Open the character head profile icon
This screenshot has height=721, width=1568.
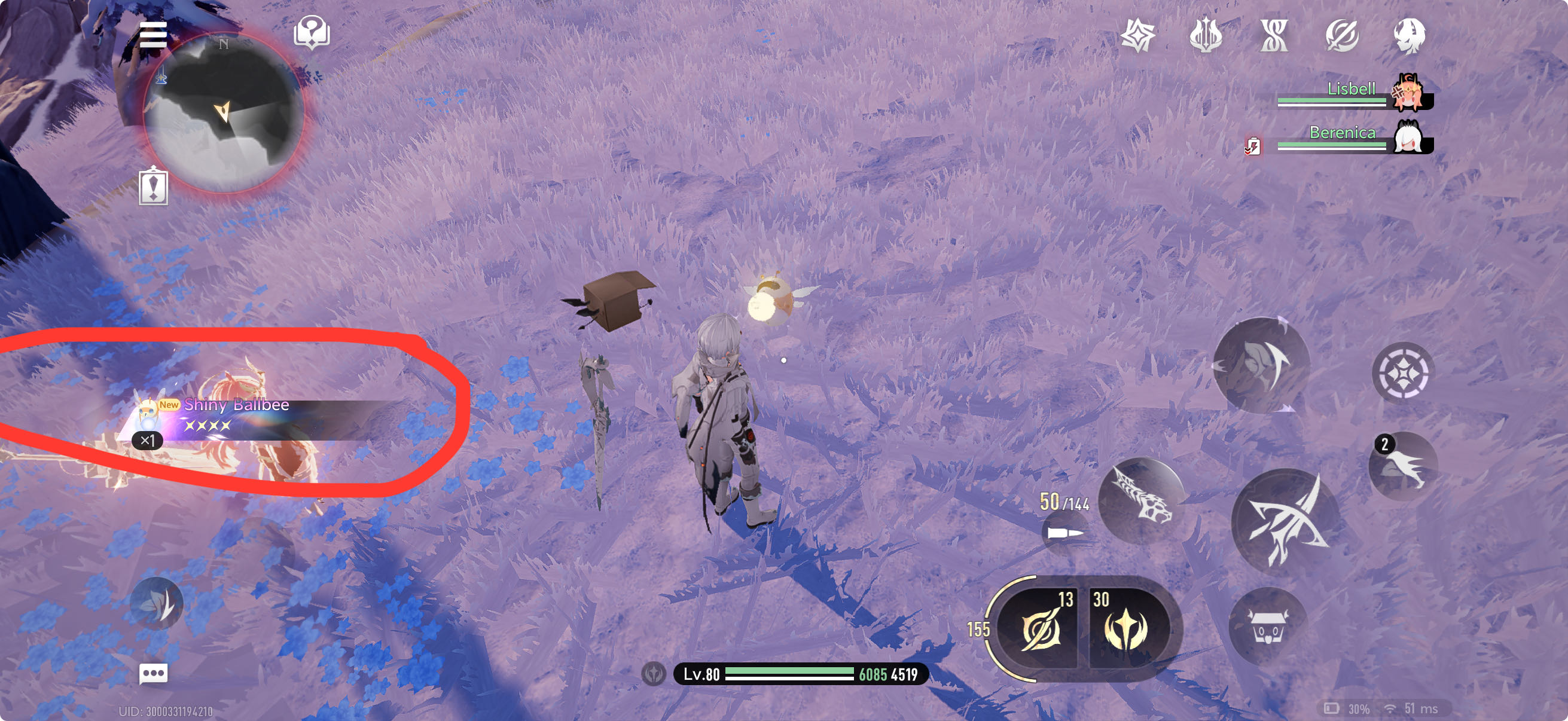[1409, 35]
